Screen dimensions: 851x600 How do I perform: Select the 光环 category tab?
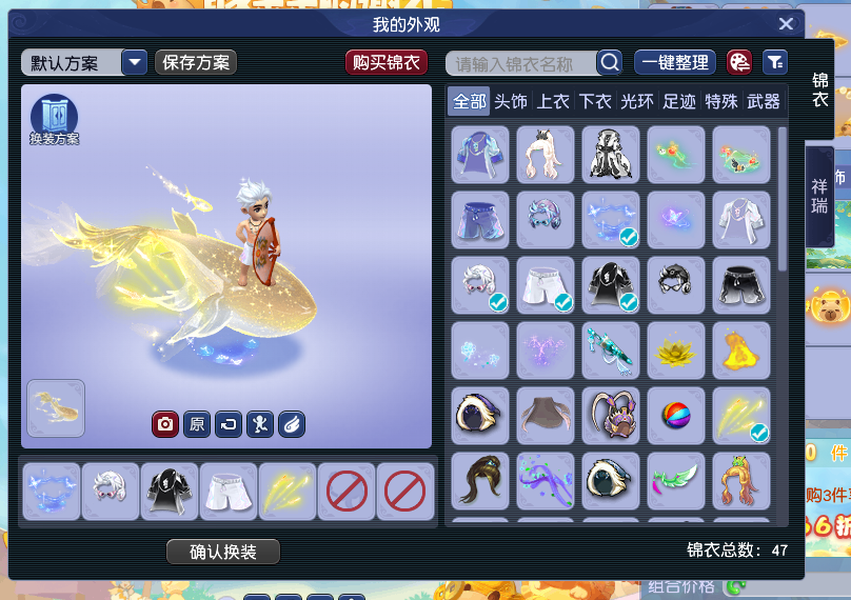637,101
